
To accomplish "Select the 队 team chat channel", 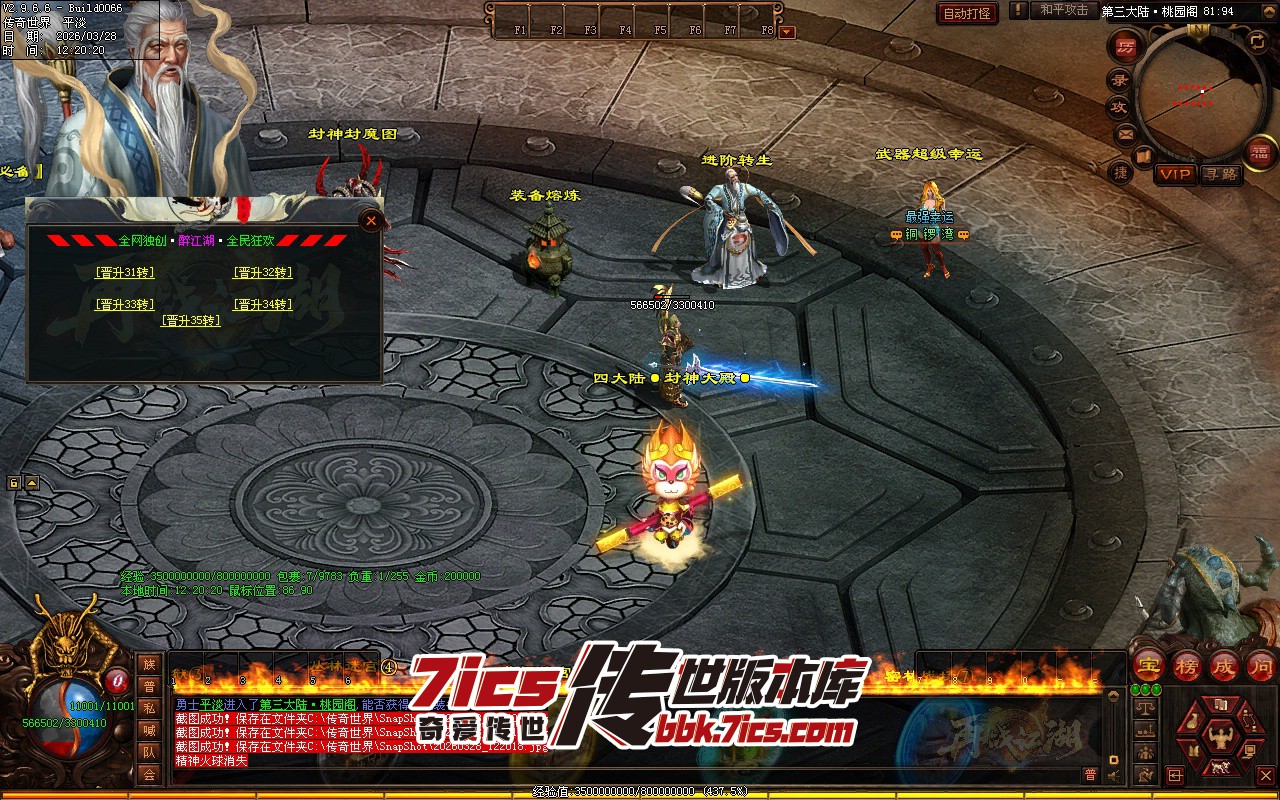I will pos(149,752).
